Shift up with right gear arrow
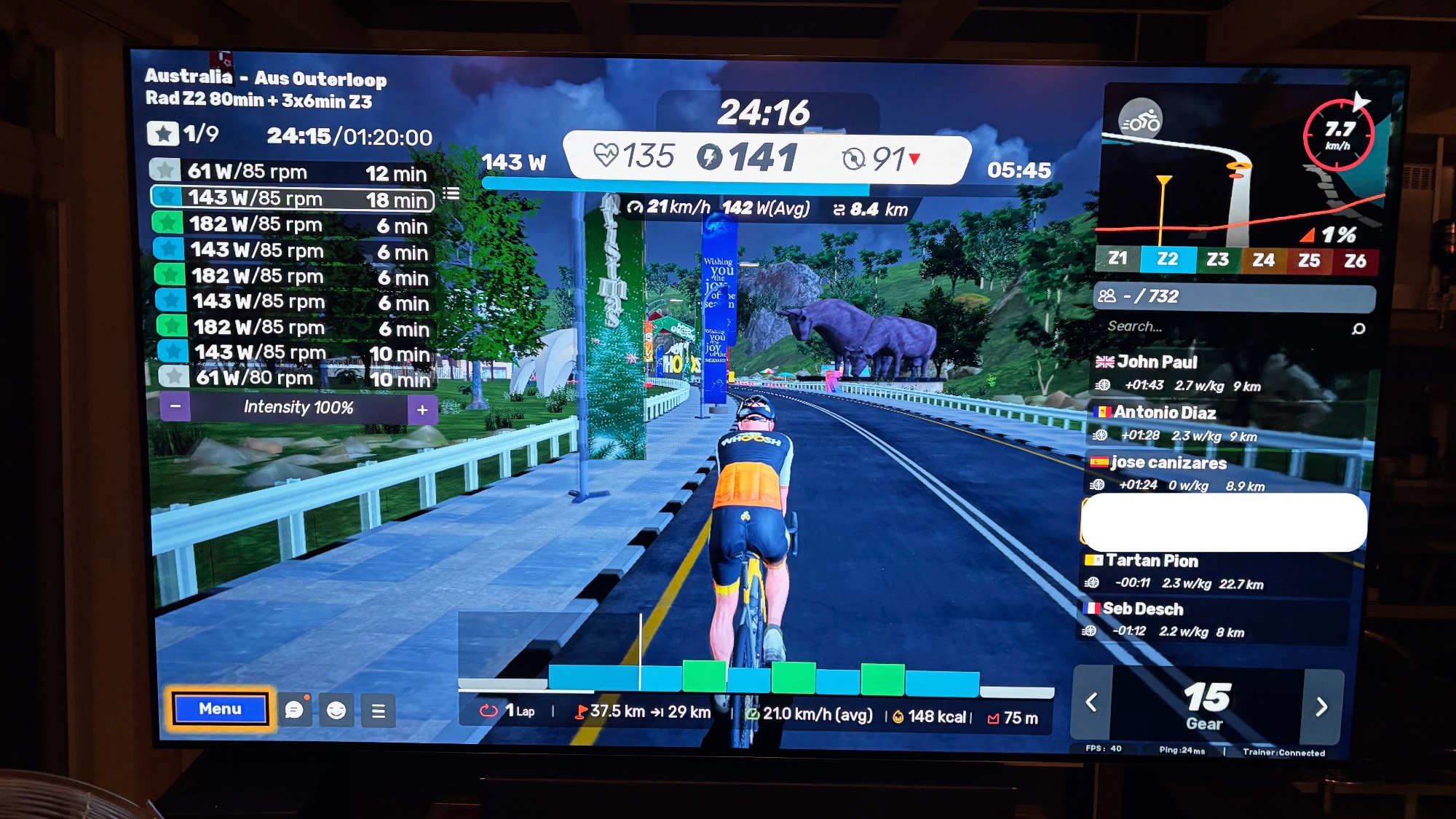1456x819 pixels. (x=1321, y=706)
